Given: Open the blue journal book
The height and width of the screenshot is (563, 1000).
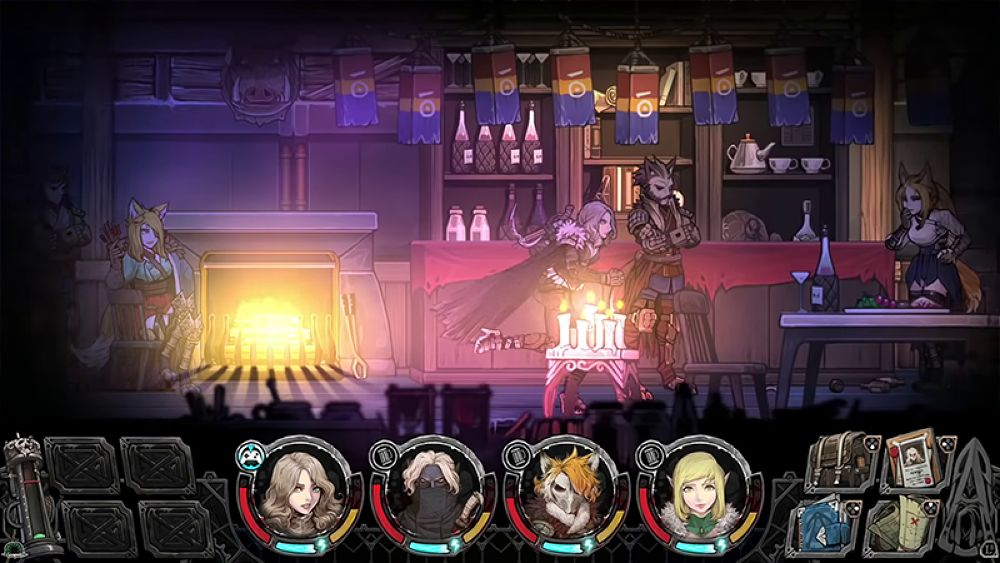Looking at the screenshot, I should 825,524.
